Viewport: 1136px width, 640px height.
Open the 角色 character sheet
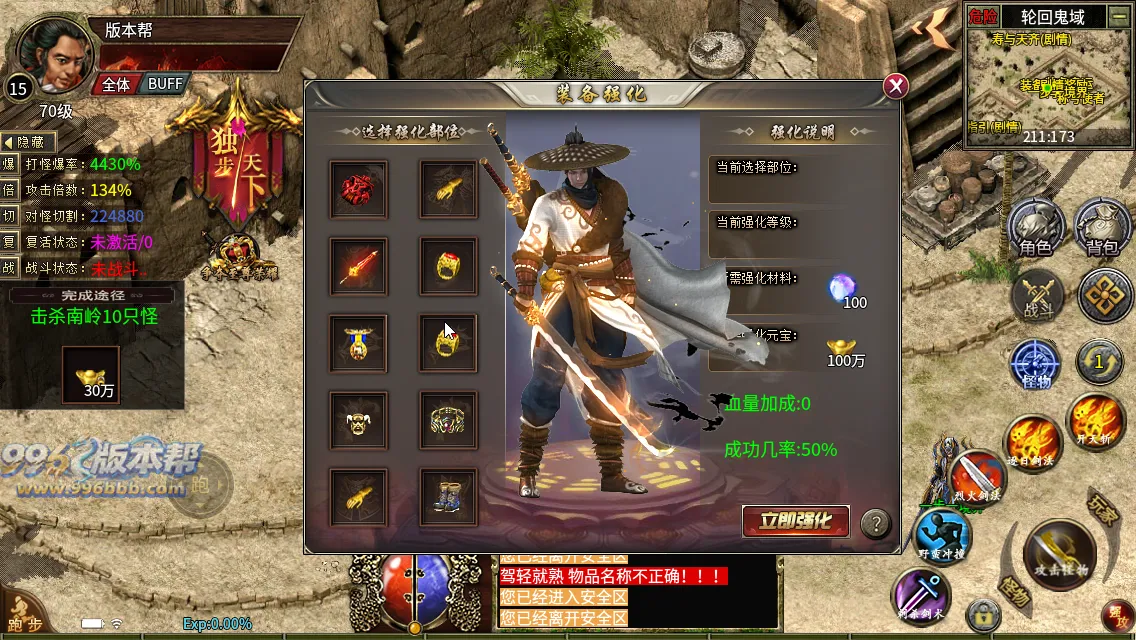point(1036,228)
